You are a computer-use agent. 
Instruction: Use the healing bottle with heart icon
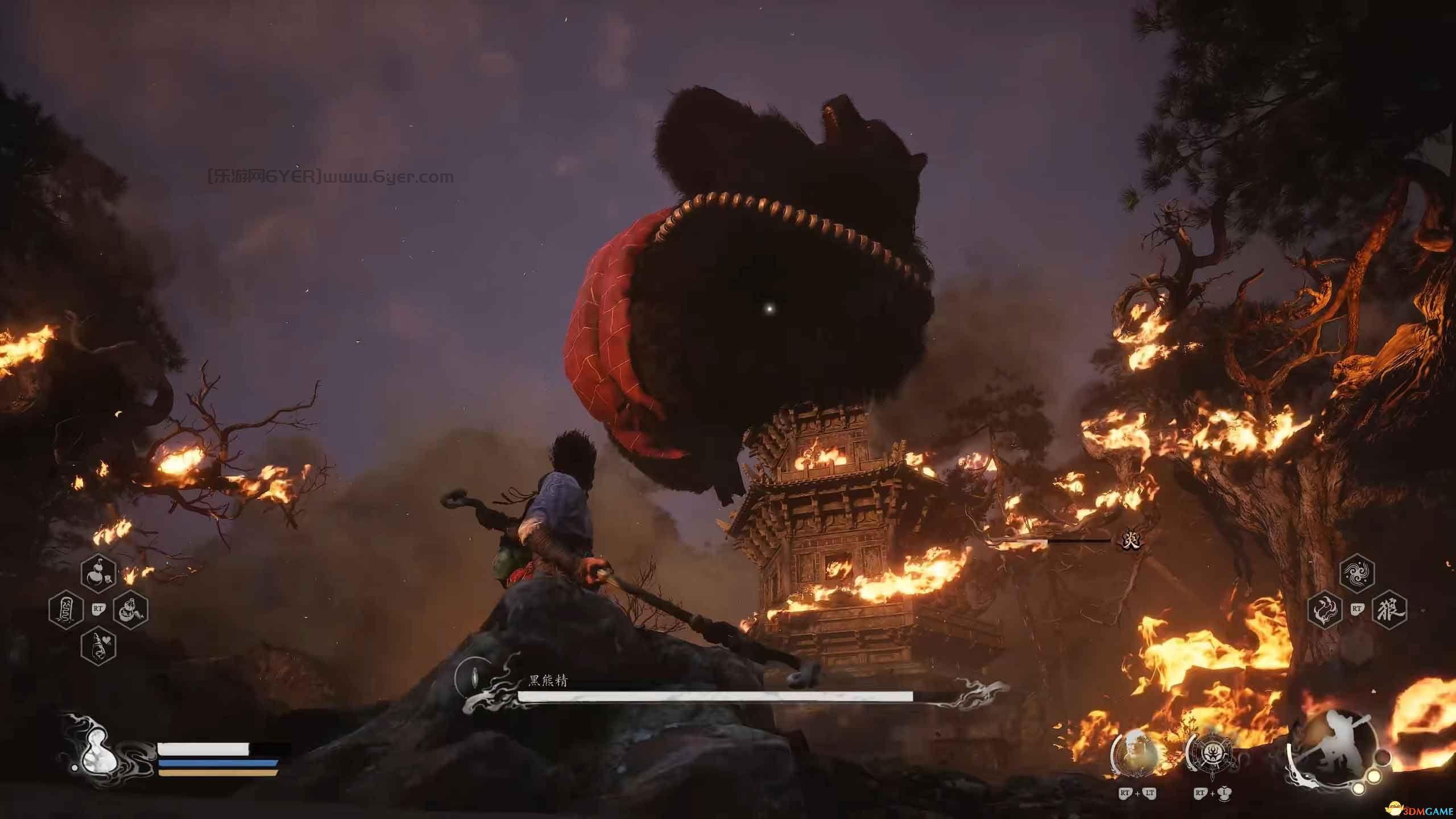click(98, 646)
